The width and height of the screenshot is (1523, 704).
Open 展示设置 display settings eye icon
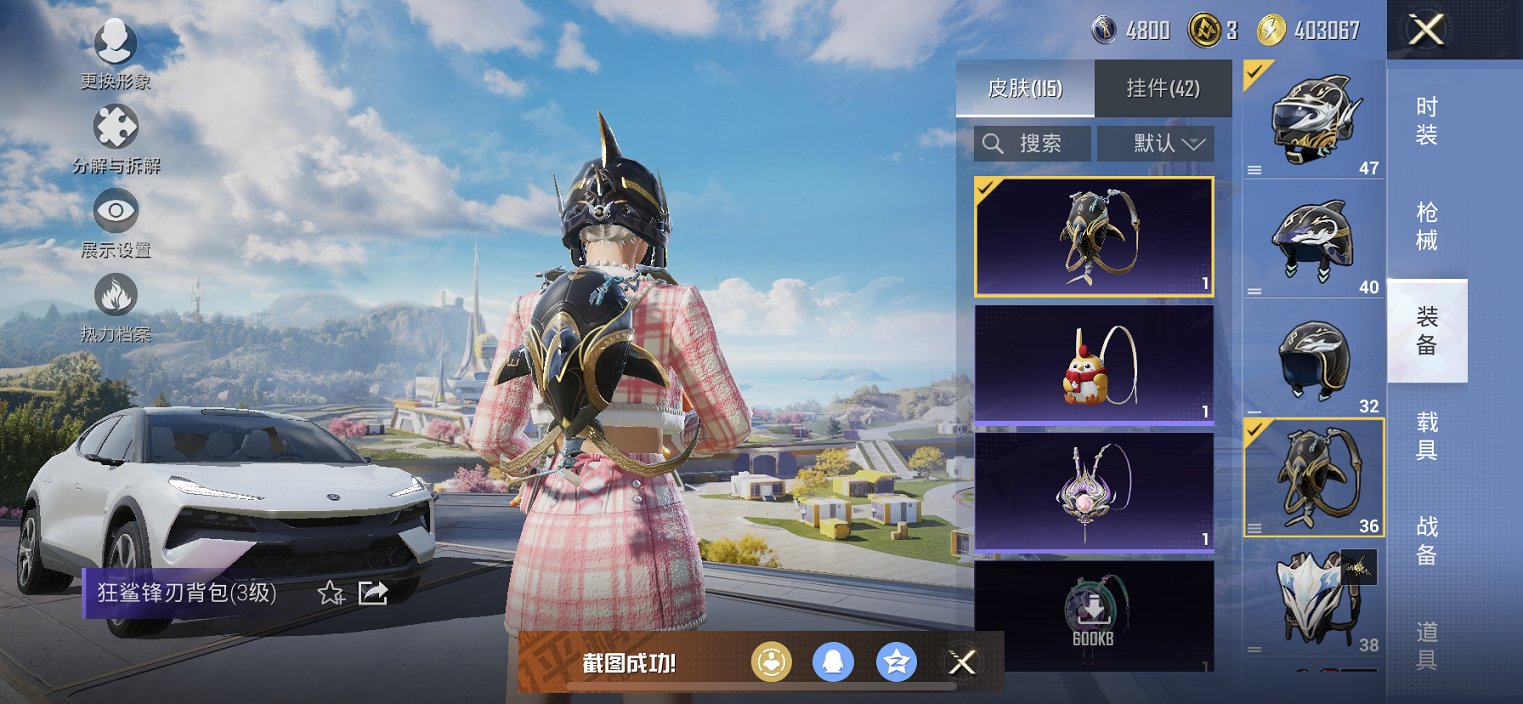[115, 213]
